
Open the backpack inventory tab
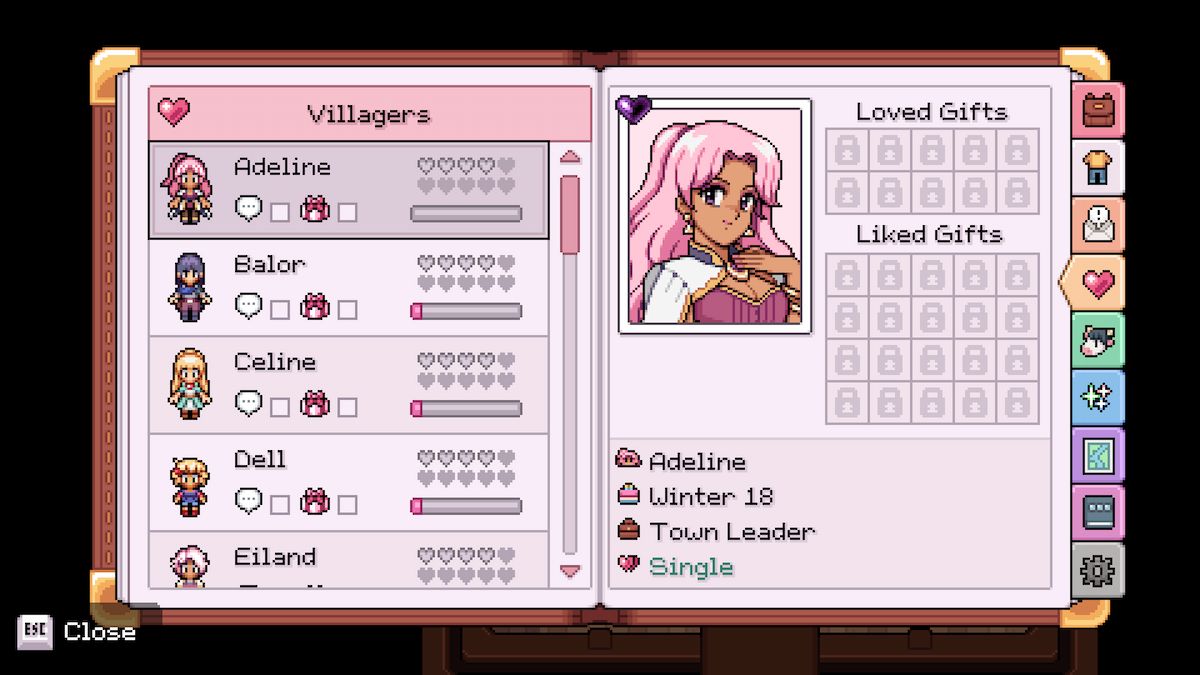pos(1098,110)
